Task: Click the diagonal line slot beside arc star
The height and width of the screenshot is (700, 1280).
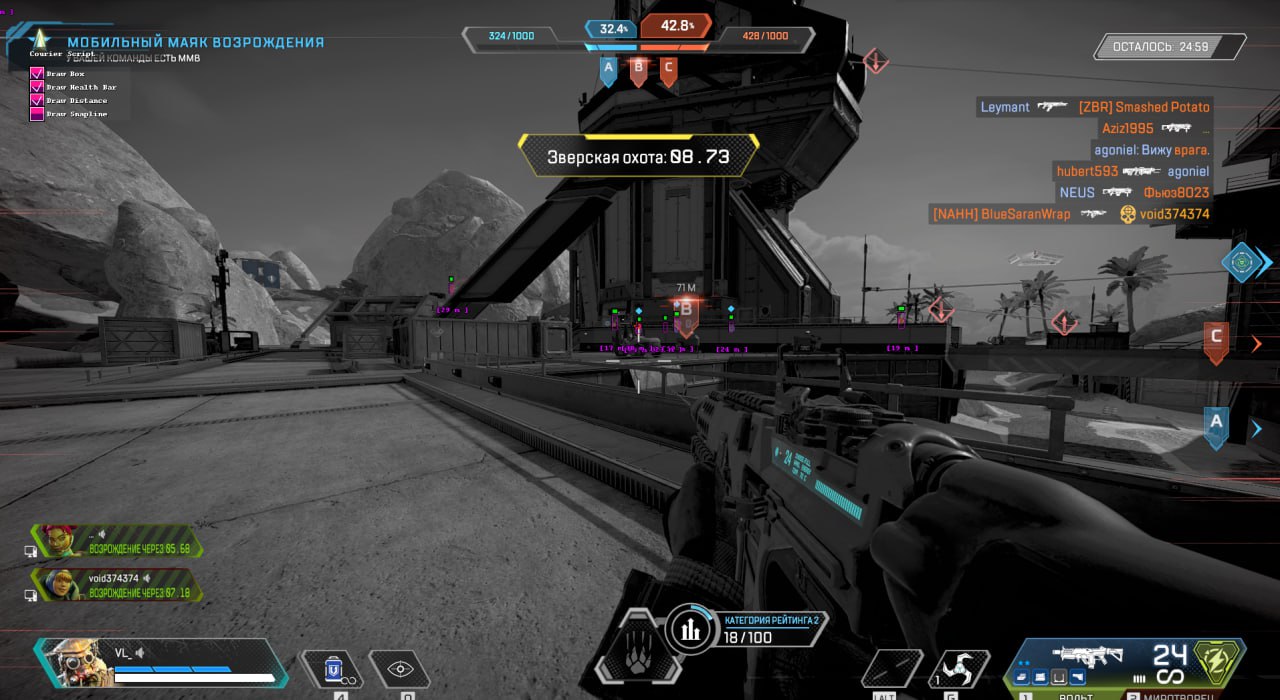Action: (891, 669)
